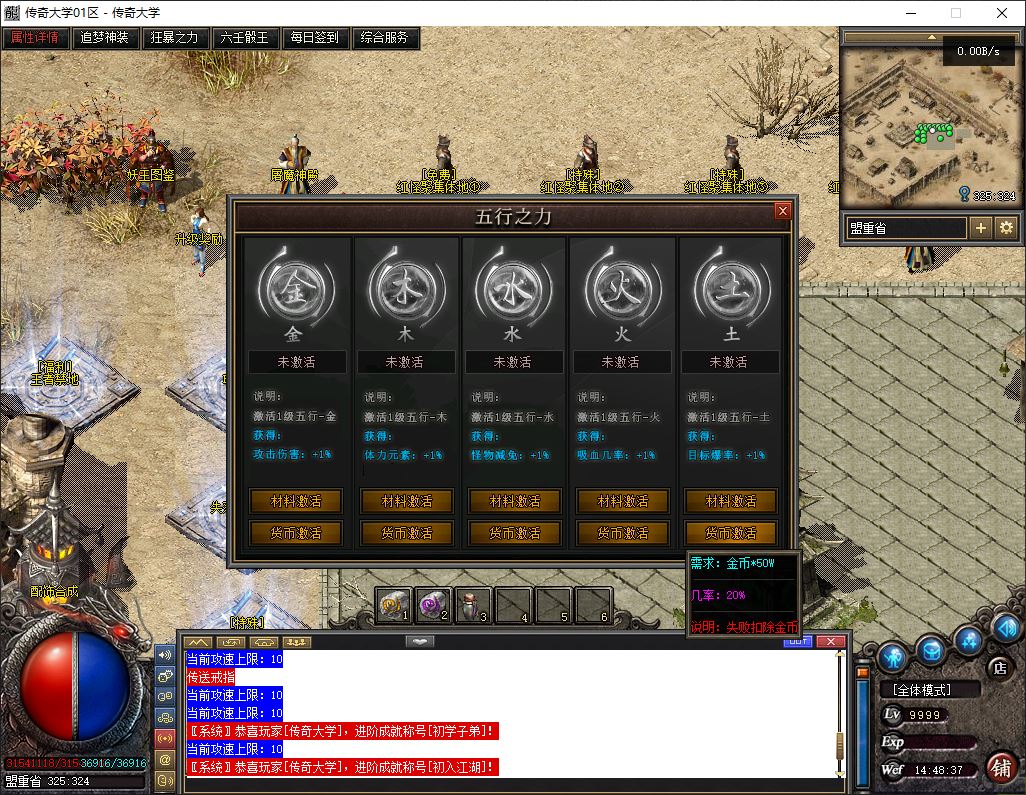Select the purple scroll in hotbar slot 2
Viewport: 1026px width, 795px height.
coord(433,604)
